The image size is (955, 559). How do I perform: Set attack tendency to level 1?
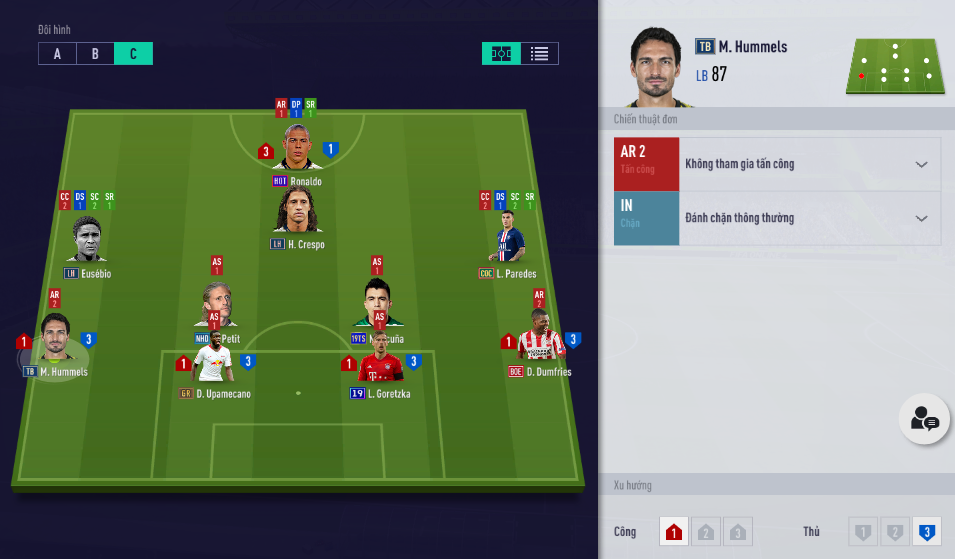pyautogui.click(x=674, y=532)
